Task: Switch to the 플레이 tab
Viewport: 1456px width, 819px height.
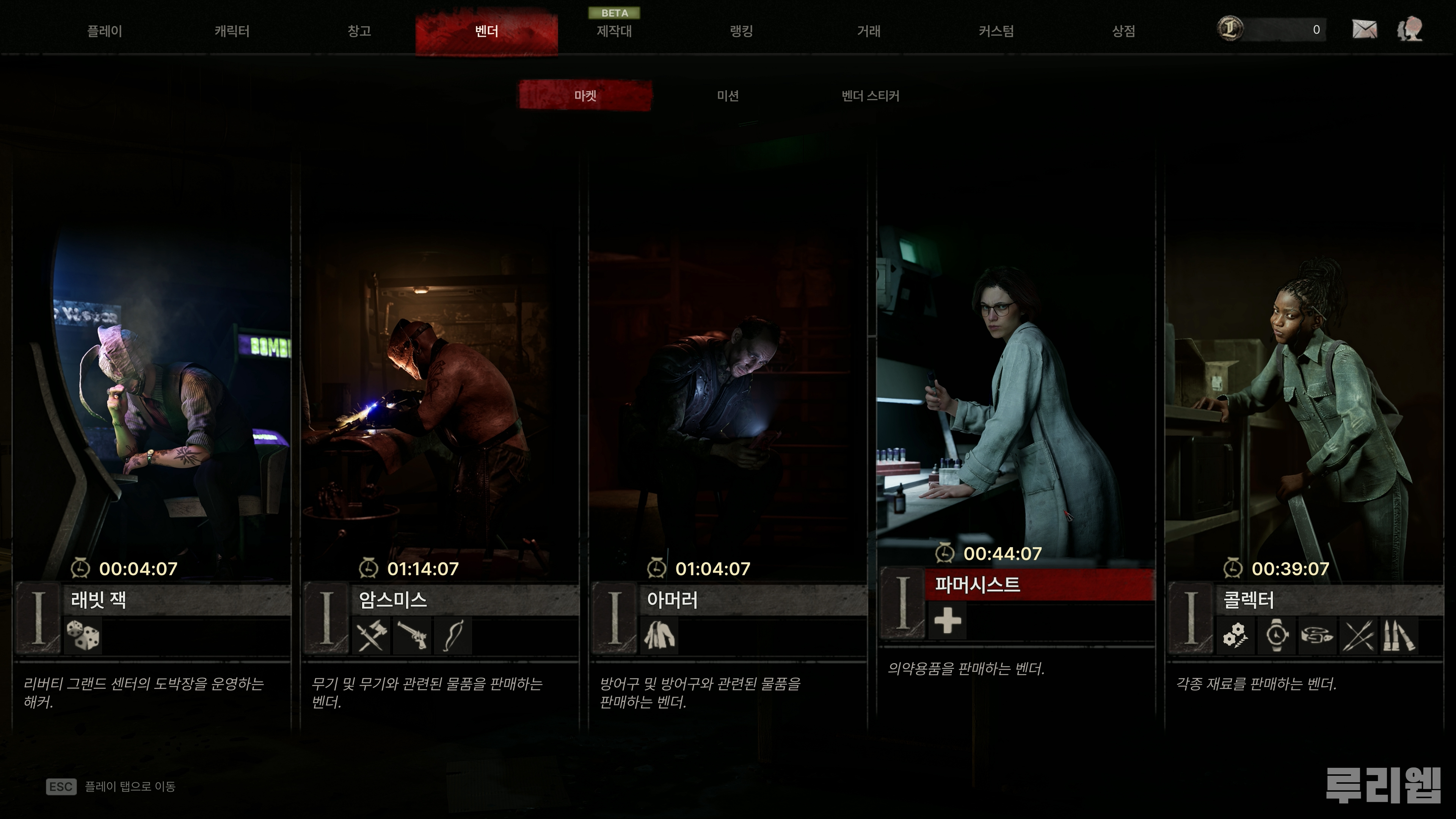Action: click(x=105, y=31)
